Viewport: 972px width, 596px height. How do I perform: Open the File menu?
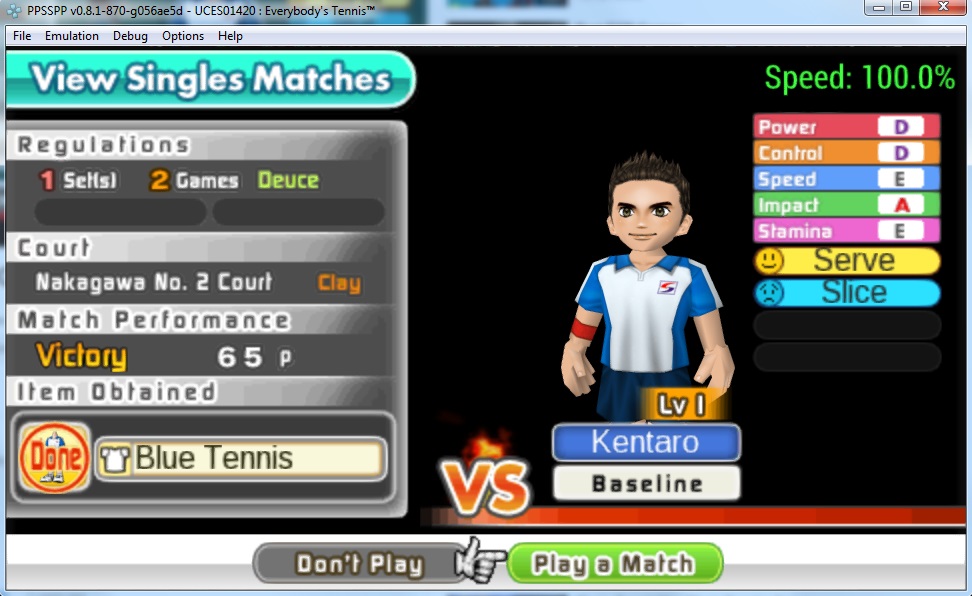(x=22, y=36)
